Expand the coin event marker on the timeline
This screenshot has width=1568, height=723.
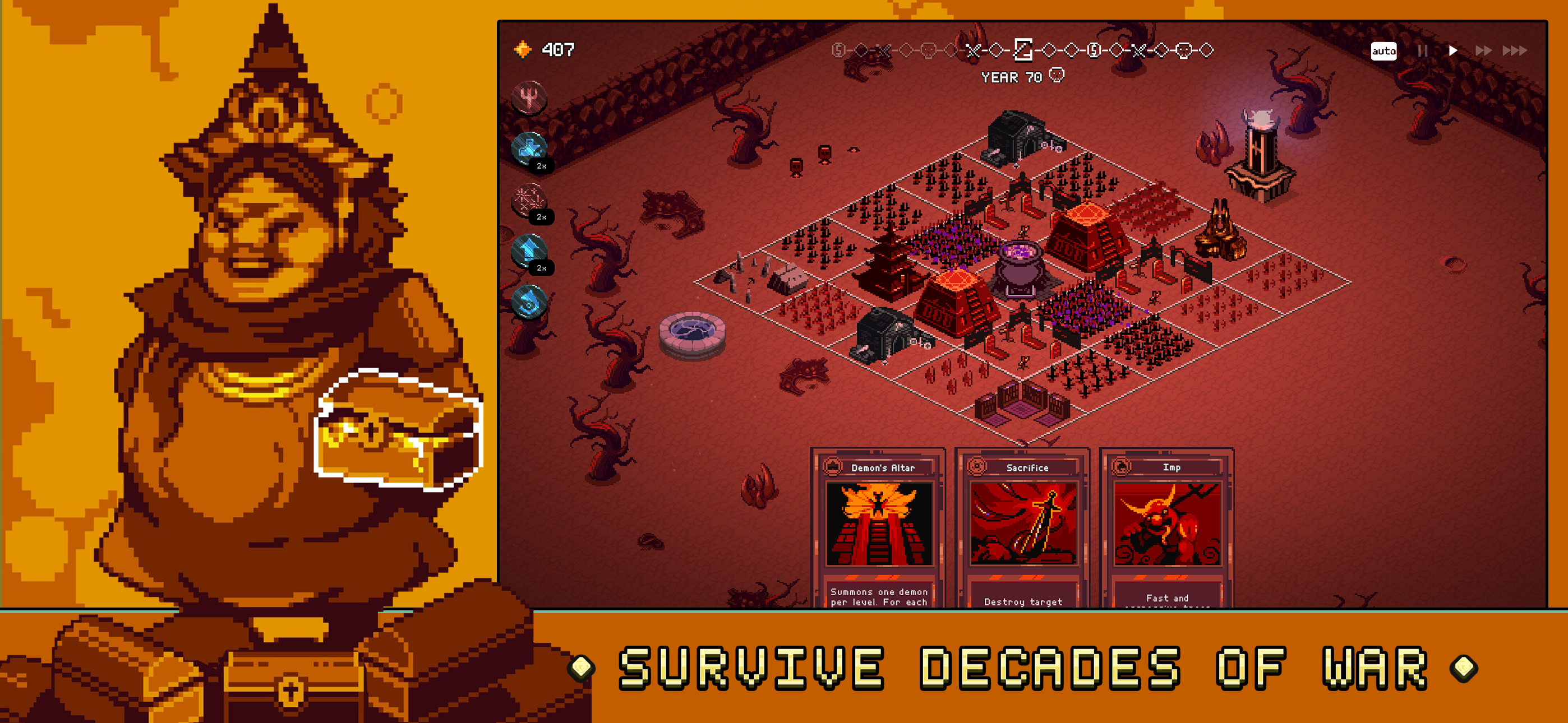coord(1095,52)
